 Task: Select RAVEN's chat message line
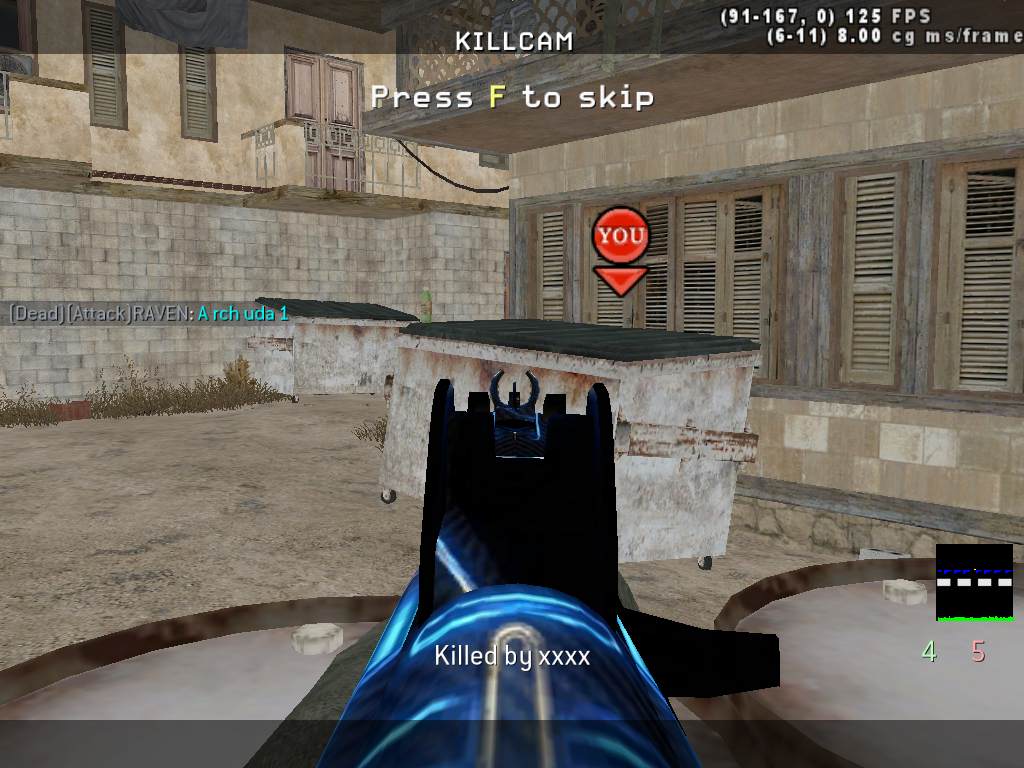[x=149, y=314]
